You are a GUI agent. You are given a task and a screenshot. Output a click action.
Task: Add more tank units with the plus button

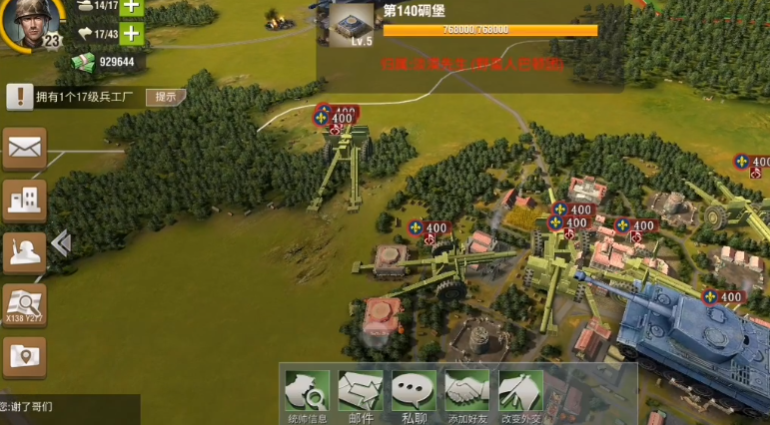131,6
